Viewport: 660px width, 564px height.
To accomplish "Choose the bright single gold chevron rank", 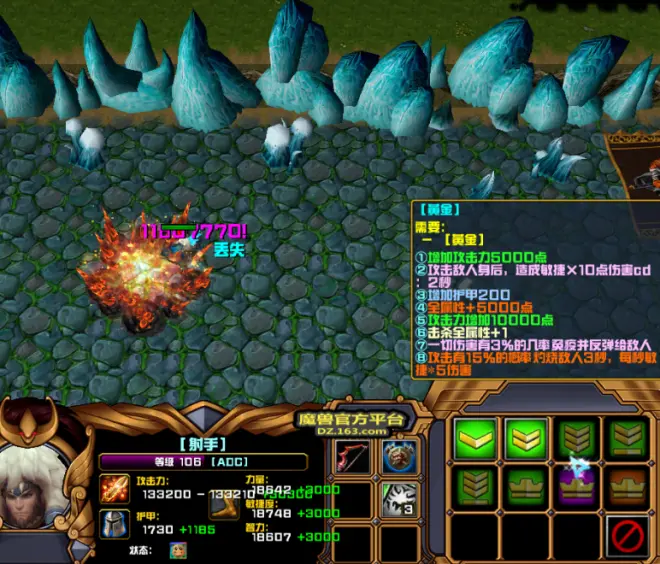I will (x=475, y=439).
